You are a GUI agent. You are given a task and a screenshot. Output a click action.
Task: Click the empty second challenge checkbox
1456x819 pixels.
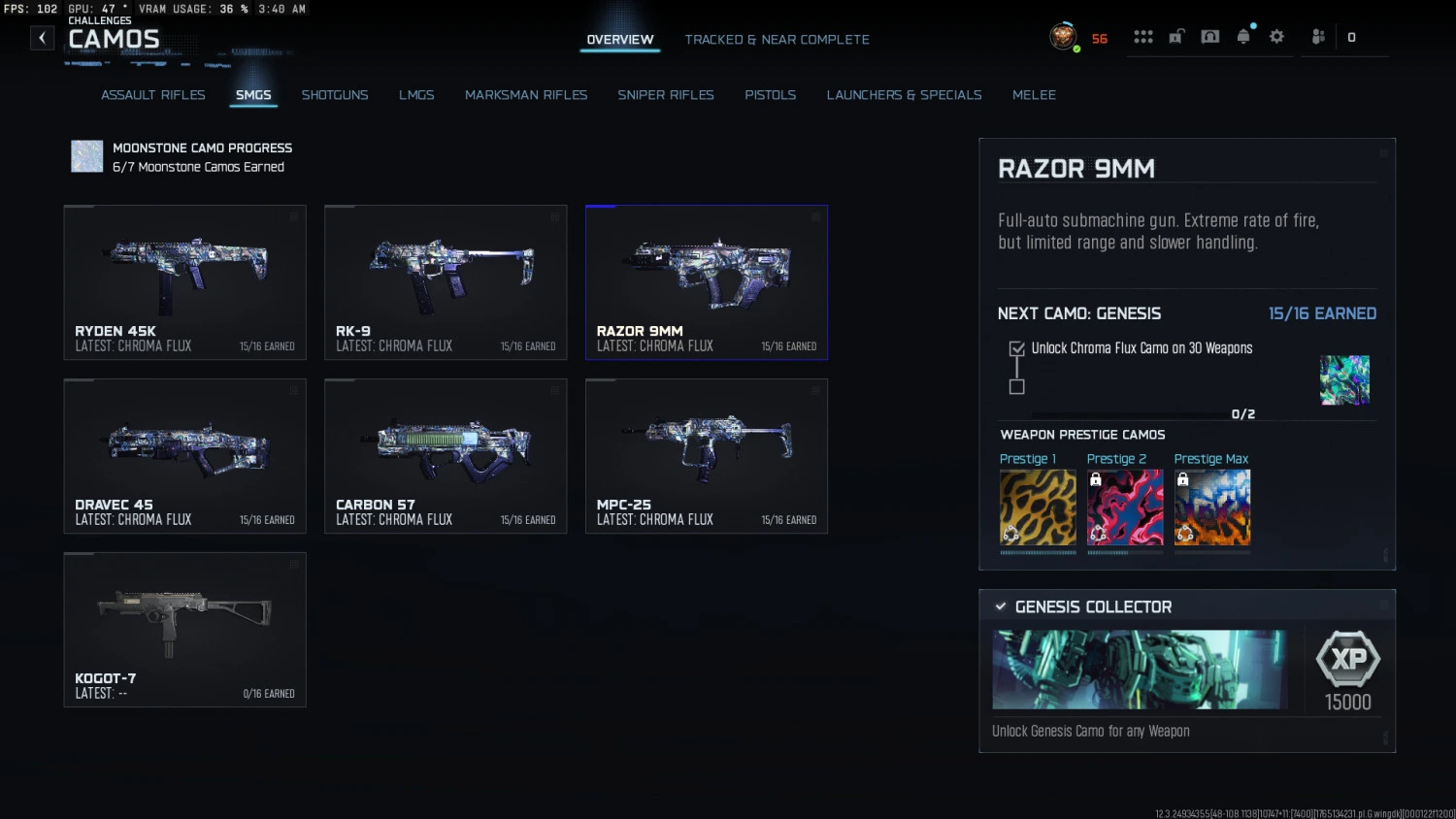[x=1016, y=387]
